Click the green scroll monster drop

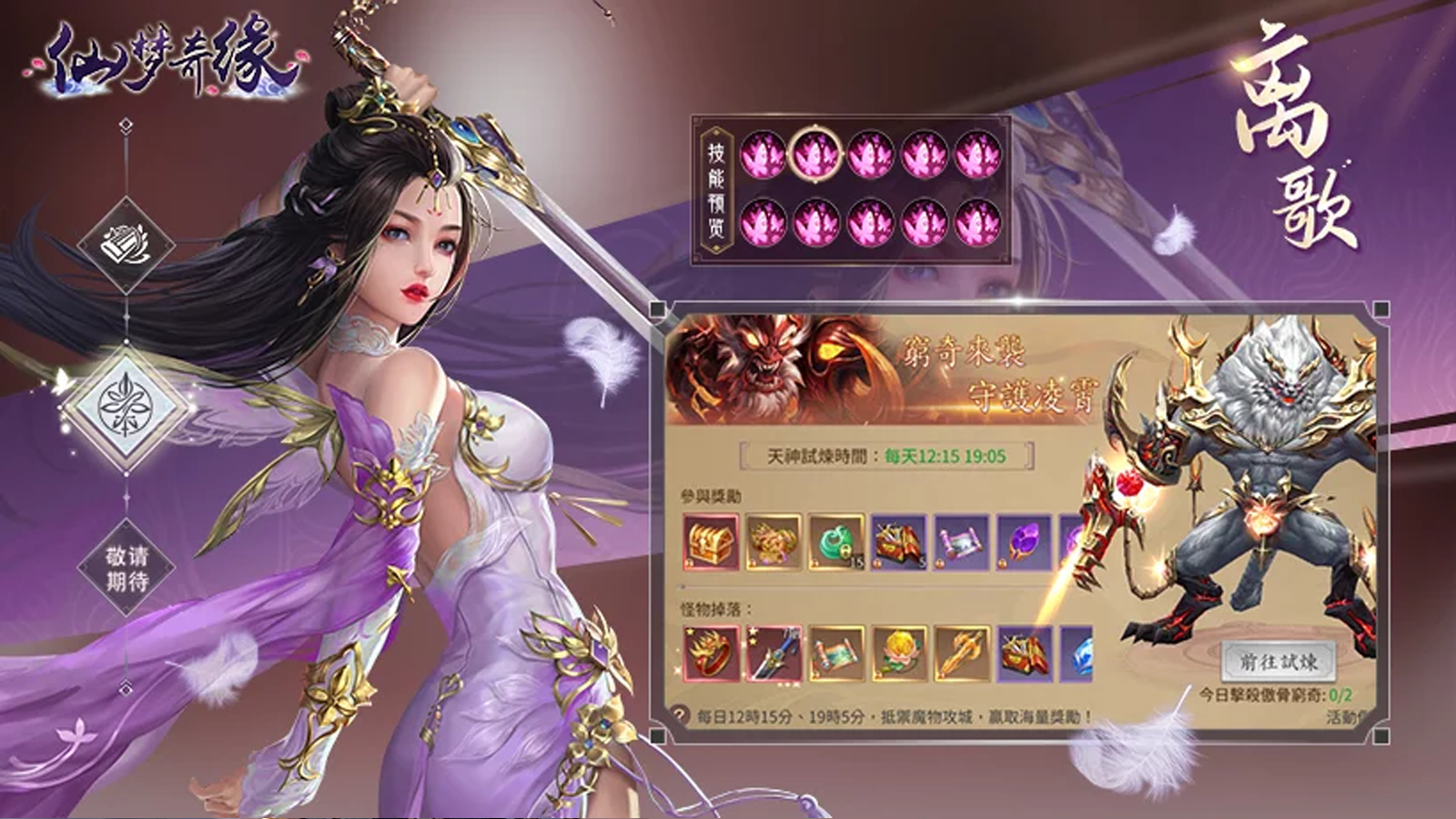(x=836, y=653)
